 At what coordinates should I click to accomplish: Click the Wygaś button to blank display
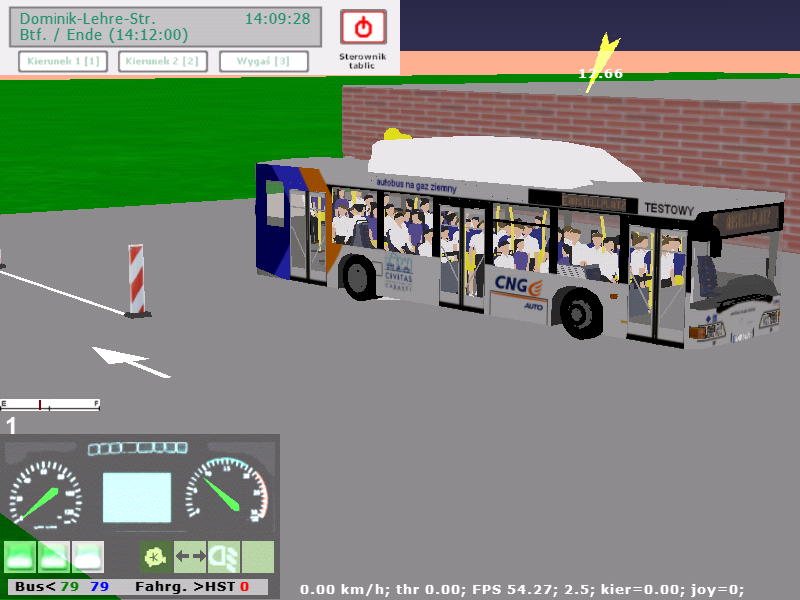point(263,62)
